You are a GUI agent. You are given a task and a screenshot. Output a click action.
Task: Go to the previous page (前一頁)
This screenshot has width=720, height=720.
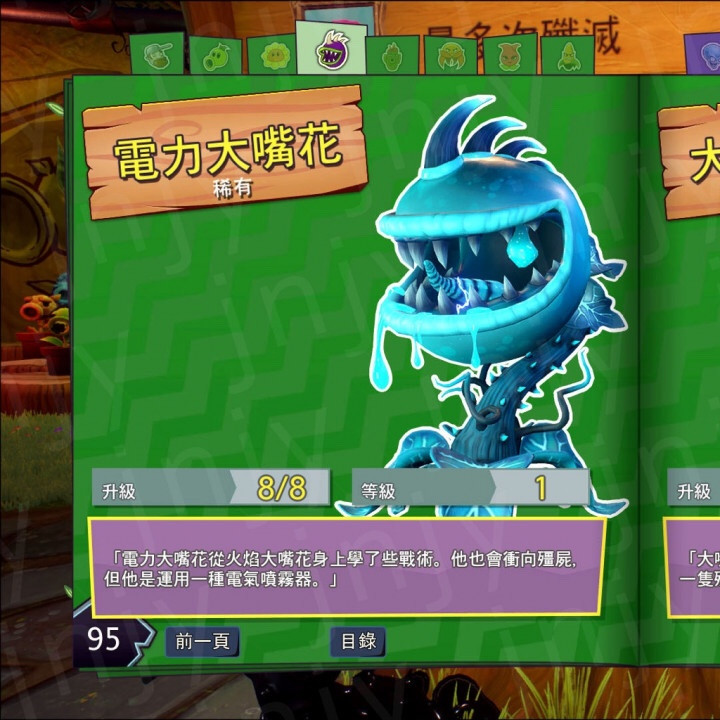click(x=202, y=642)
